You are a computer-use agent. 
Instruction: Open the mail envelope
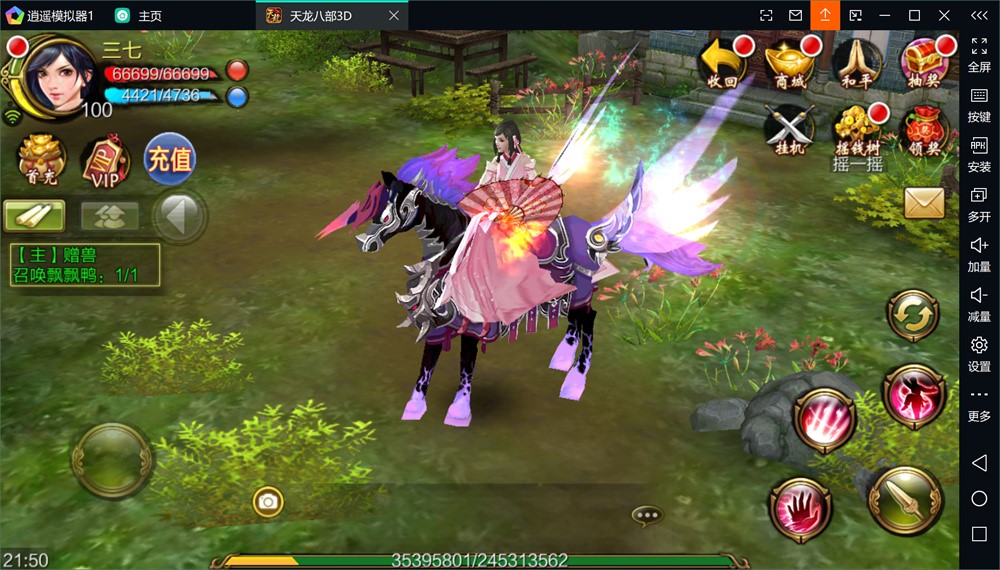924,203
